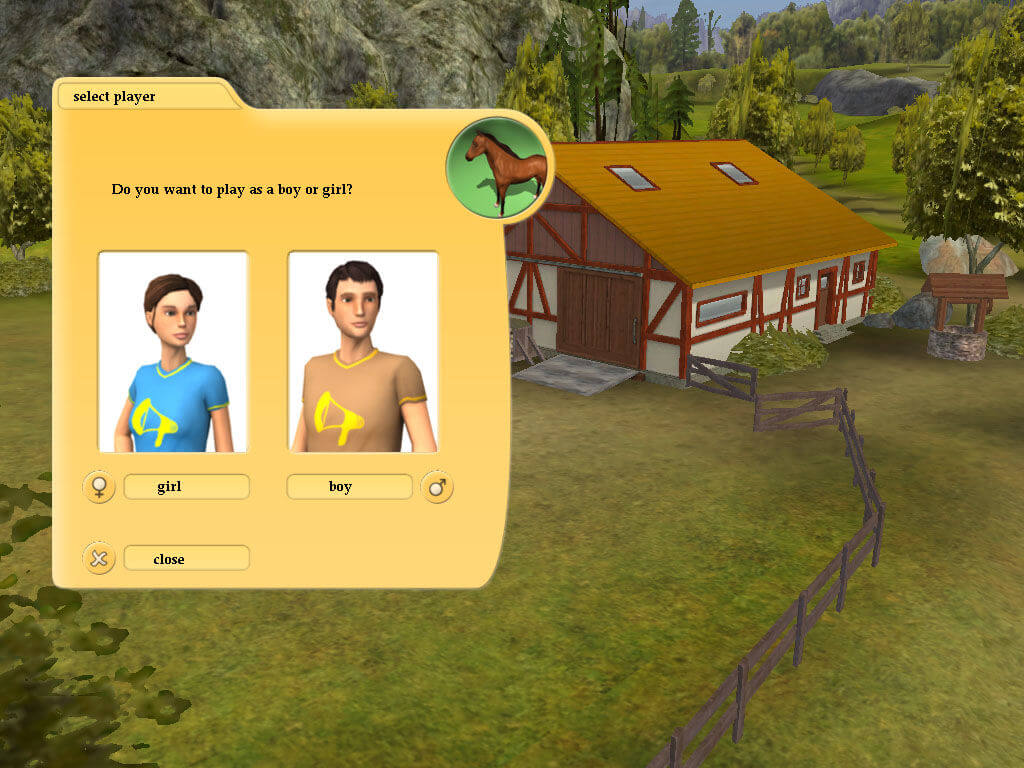Click the female symbol icon
The width and height of the screenshot is (1024, 768).
(x=99, y=487)
